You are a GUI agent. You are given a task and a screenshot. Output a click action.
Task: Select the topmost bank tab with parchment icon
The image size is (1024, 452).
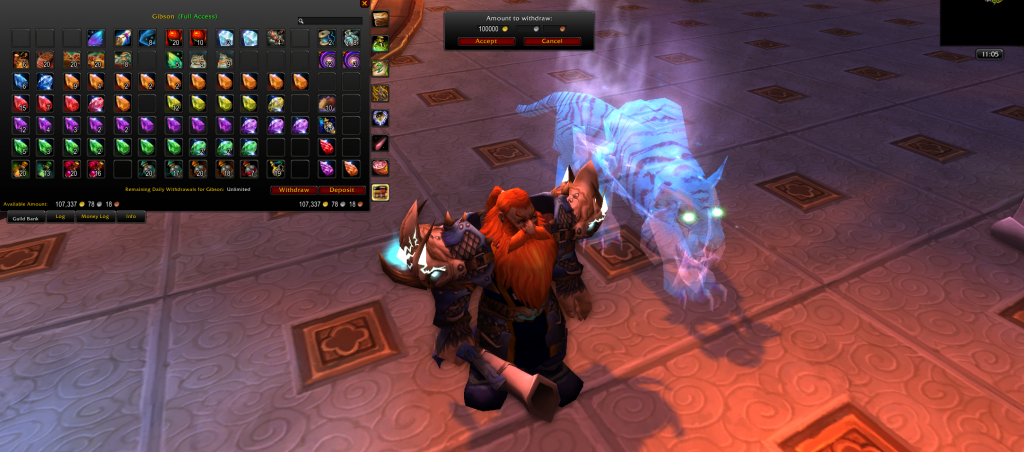pyautogui.click(x=380, y=19)
